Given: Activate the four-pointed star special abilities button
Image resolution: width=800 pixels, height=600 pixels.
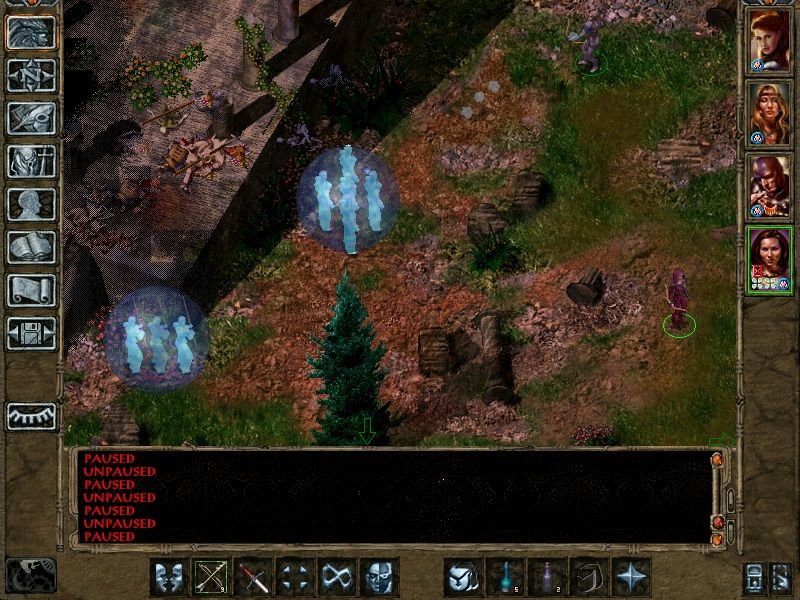Looking at the screenshot, I should (x=632, y=577).
